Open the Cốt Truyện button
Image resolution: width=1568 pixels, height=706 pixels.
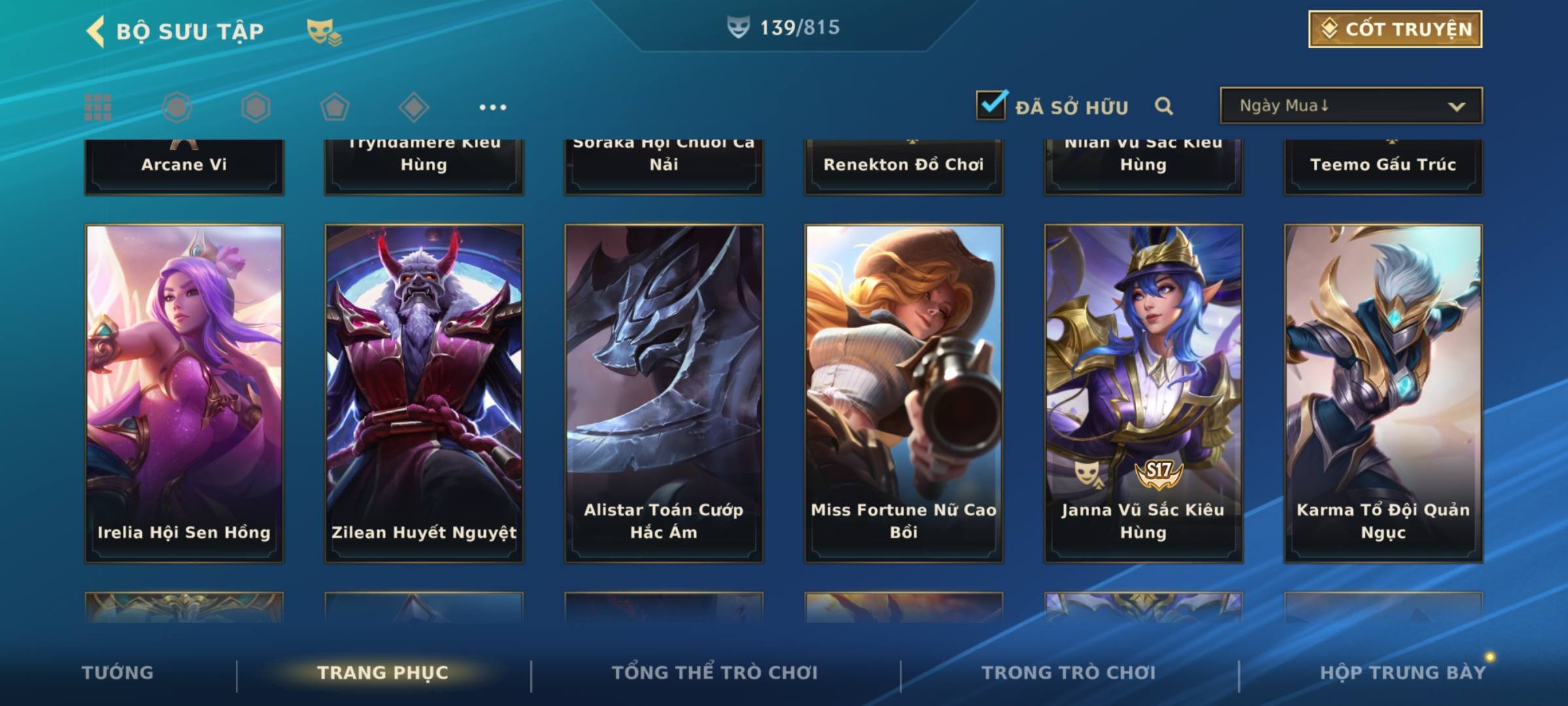coord(1395,29)
